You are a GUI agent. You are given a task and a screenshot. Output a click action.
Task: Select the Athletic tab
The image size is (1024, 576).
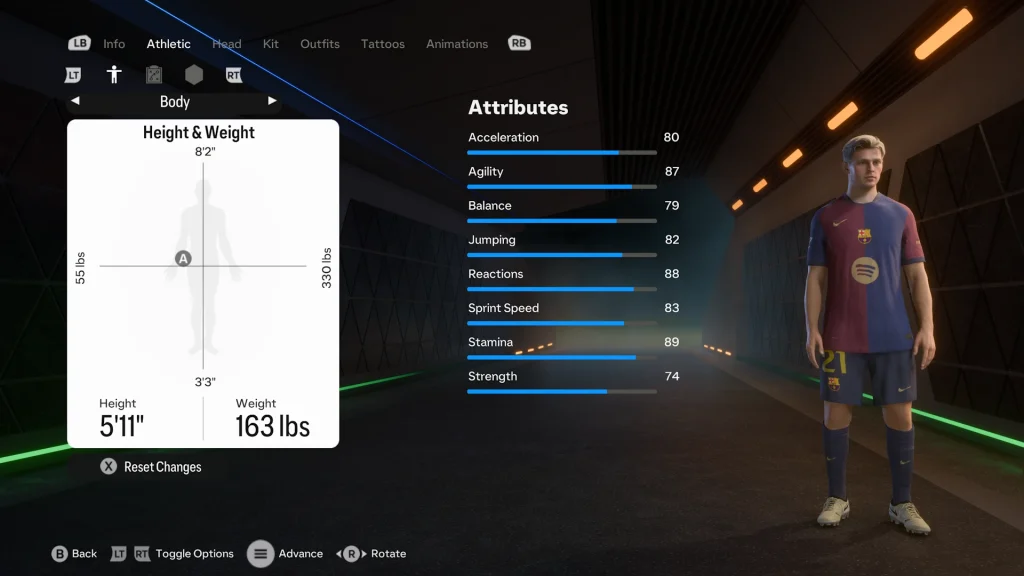(168, 44)
